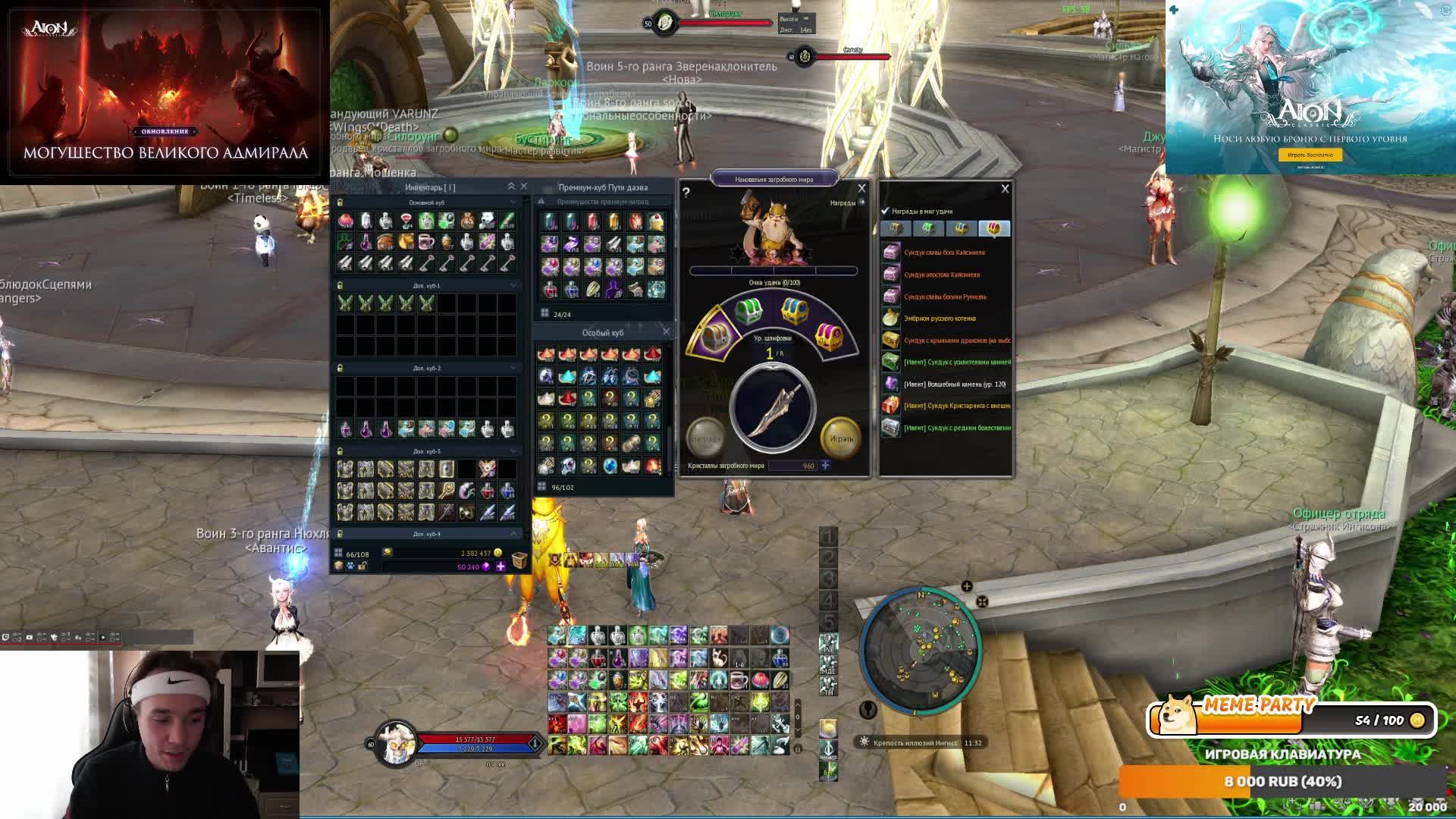Open the question mark help button
The width and height of the screenshot is (1456, 819).
pos(686,193)
